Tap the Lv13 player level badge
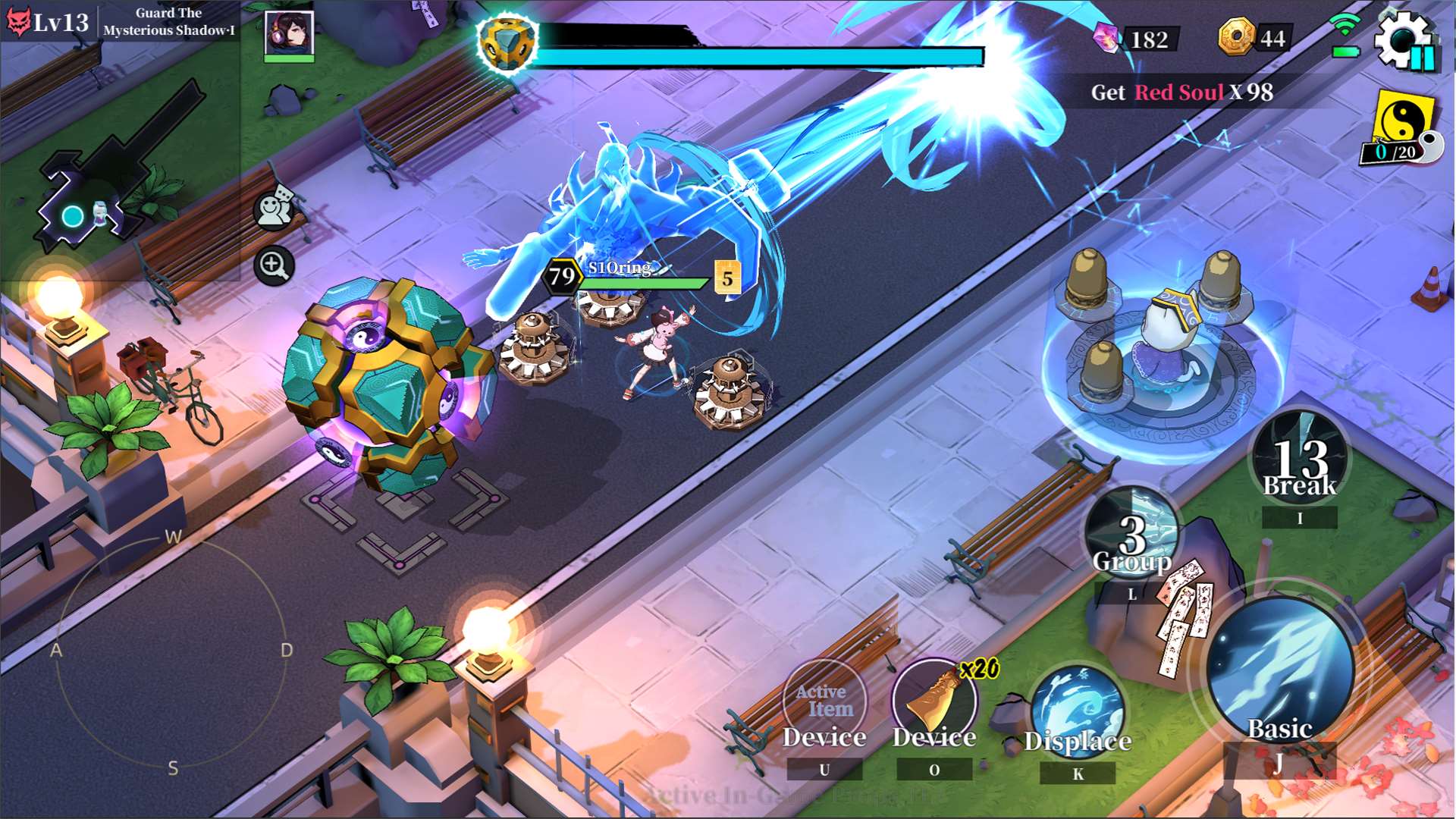 tap(47, 21)
